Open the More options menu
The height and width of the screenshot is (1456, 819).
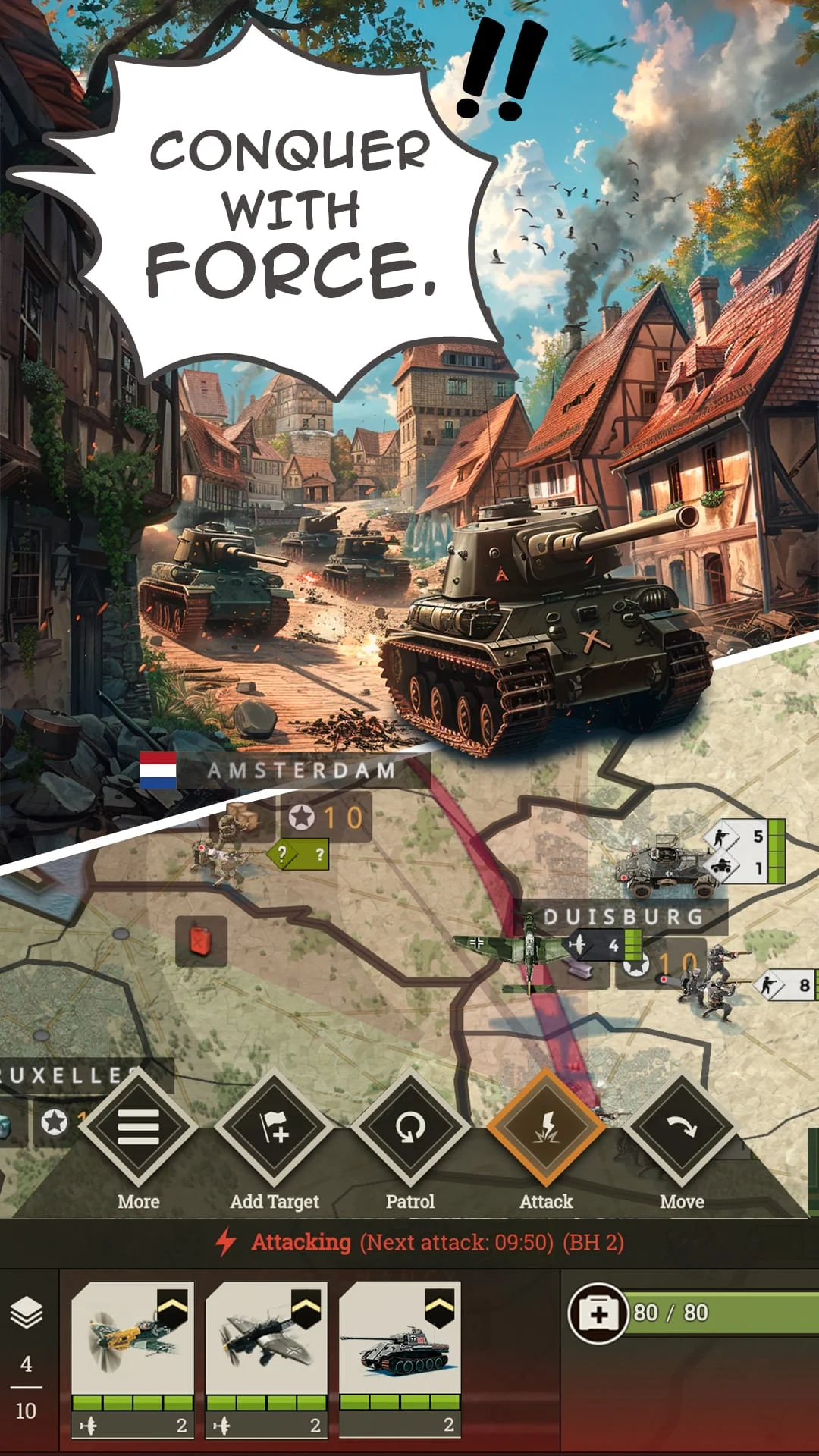click(x=138, y=1128)
